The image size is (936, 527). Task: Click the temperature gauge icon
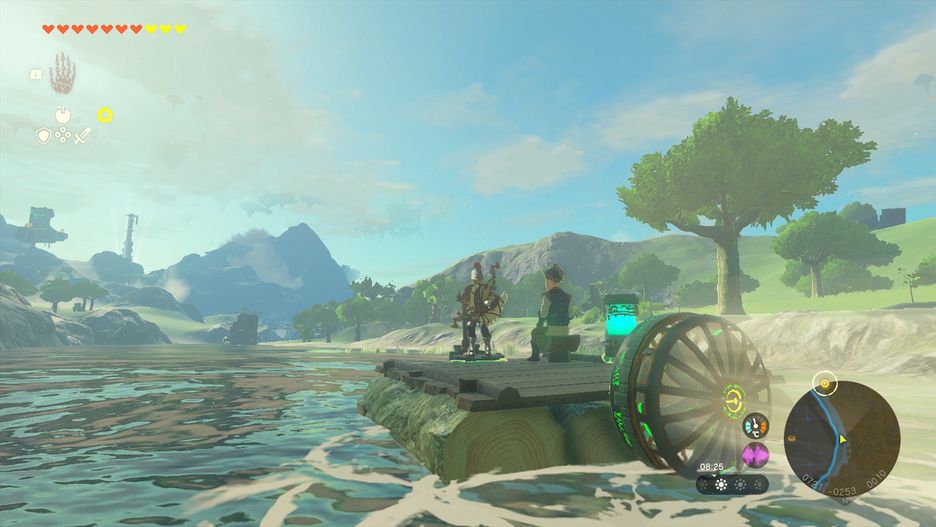click(x=755, y=425)
